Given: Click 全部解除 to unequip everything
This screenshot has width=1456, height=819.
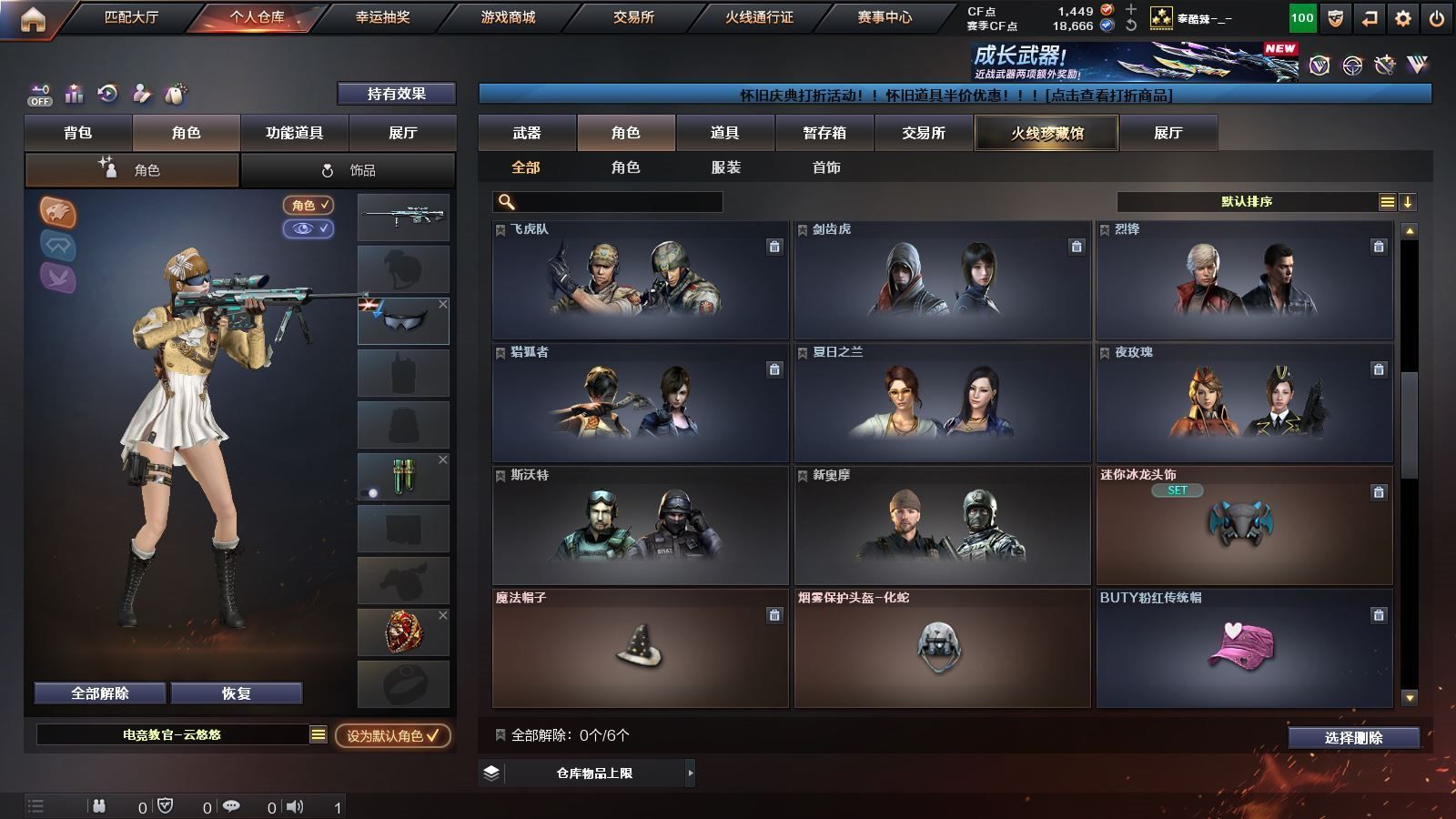Looking at the screenshot, I should tap(100, 693).
